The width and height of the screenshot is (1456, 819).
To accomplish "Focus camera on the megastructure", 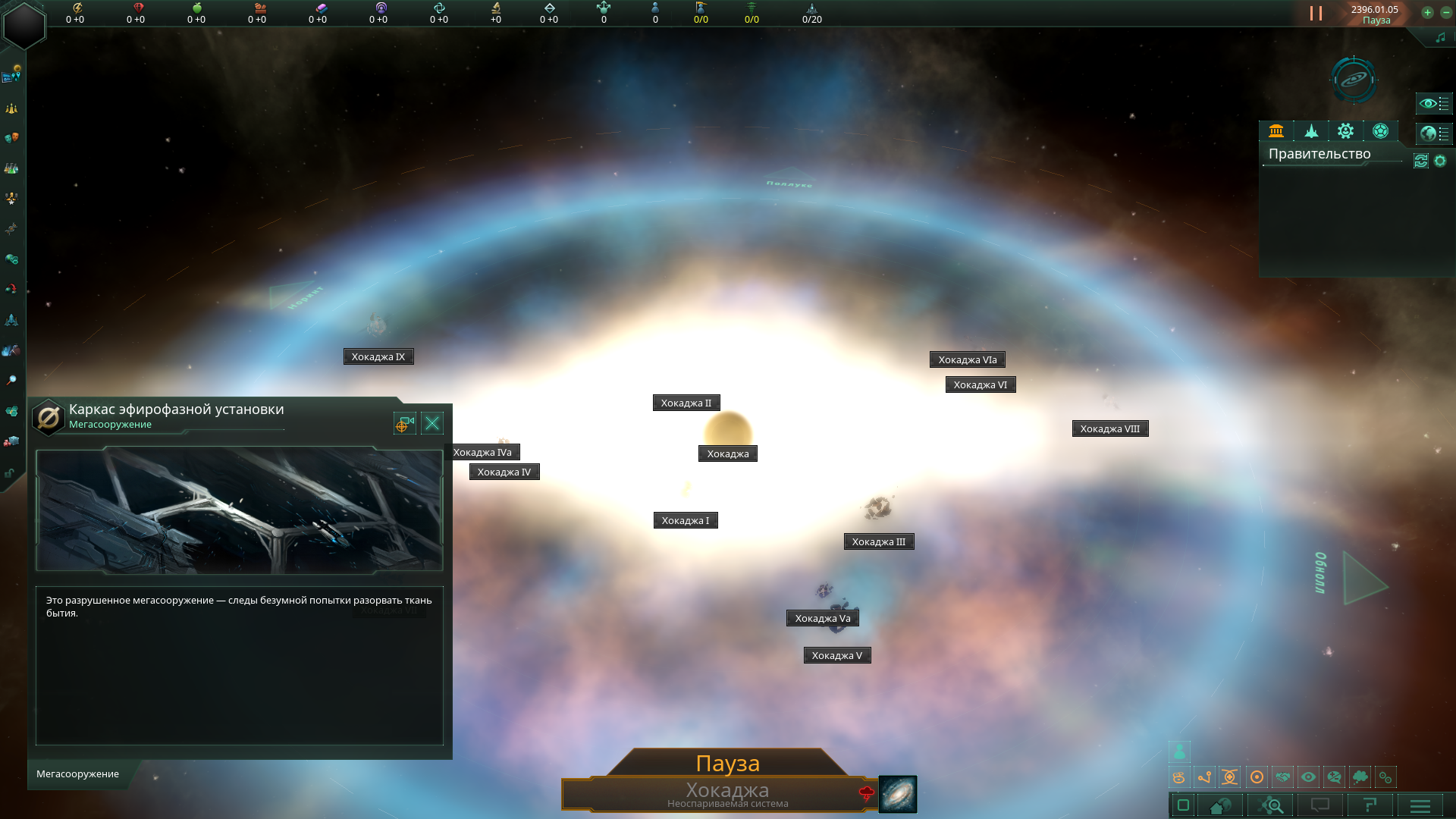I will 404,423.
